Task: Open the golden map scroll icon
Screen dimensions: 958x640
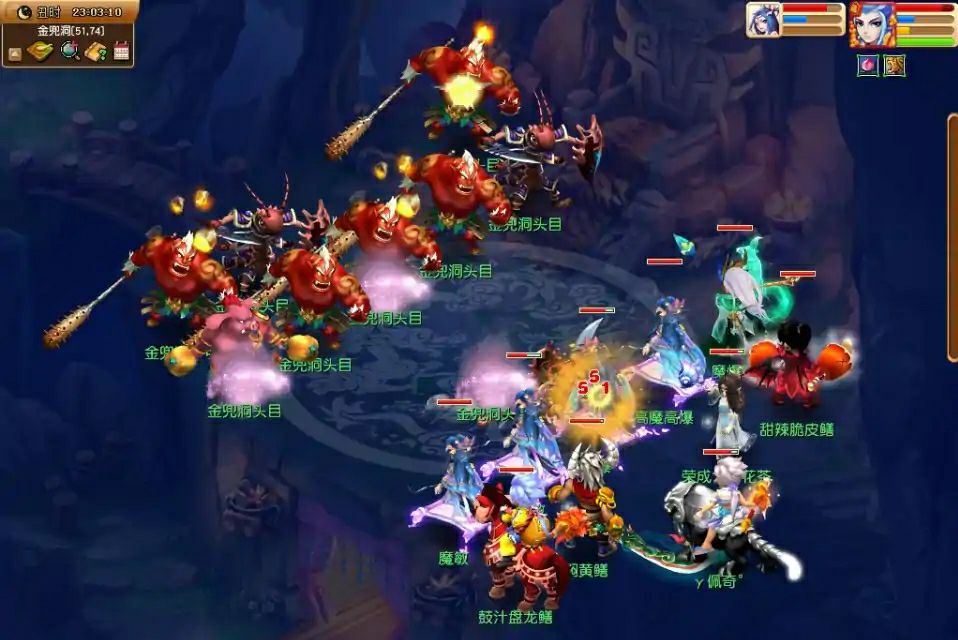Action: [40, 51]
